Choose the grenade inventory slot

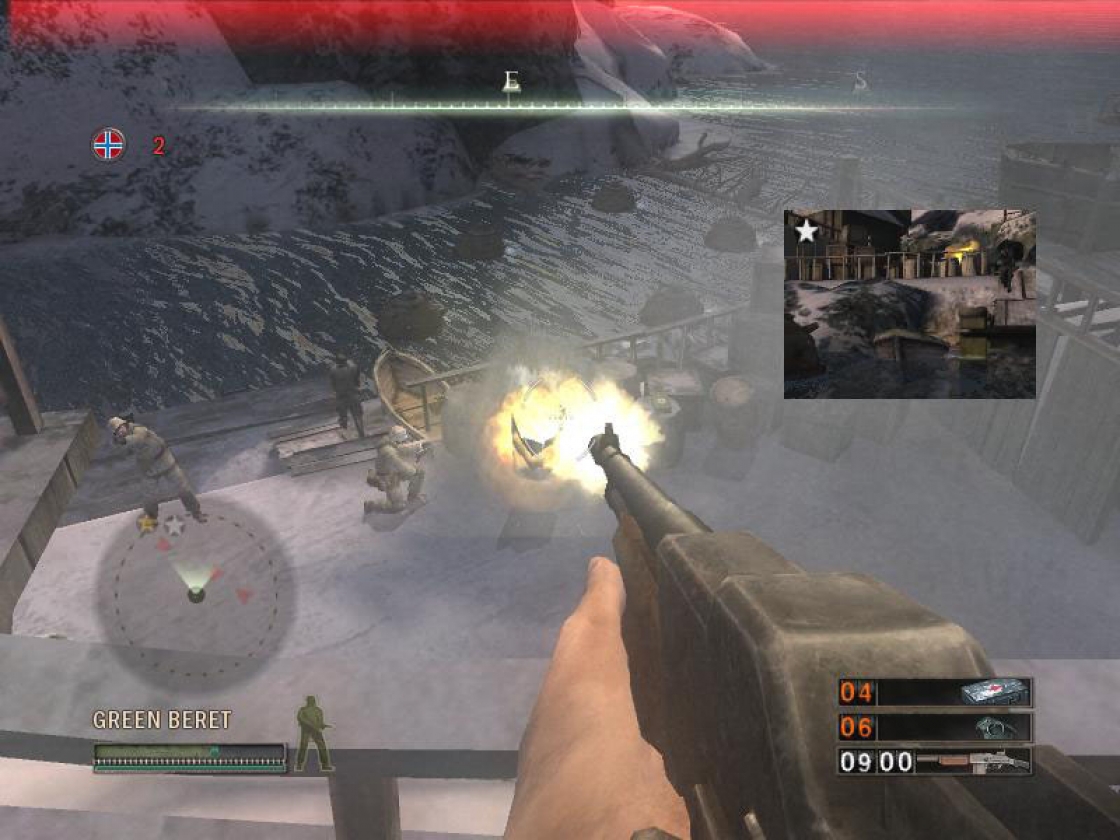point(935,727)
